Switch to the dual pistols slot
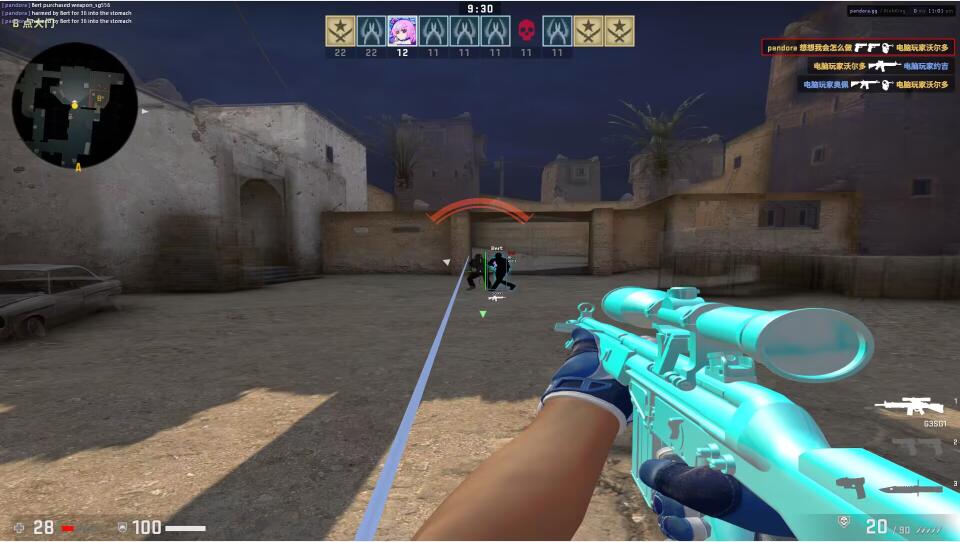This screenshot has width=960, height=542. coord(915,445)
